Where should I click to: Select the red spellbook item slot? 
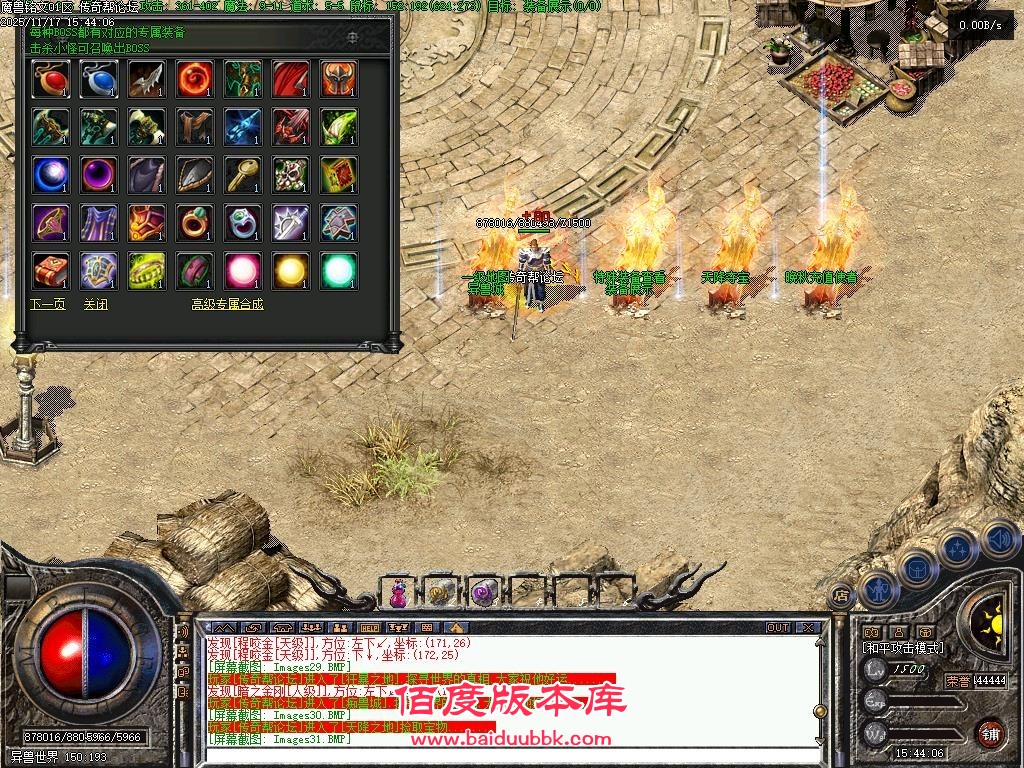click(50, 271)
